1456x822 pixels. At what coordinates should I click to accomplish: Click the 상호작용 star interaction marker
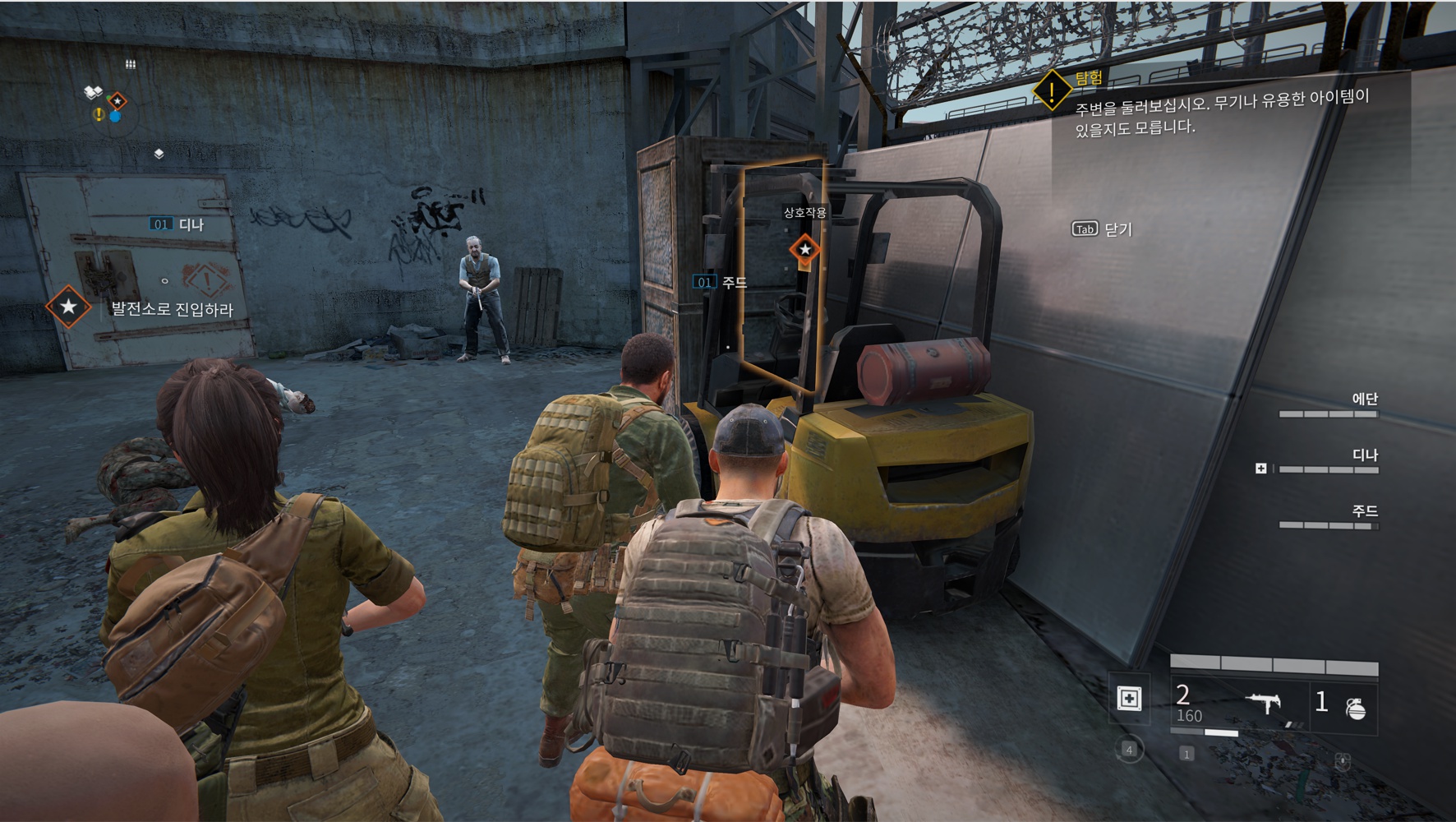tap(804, 249)
